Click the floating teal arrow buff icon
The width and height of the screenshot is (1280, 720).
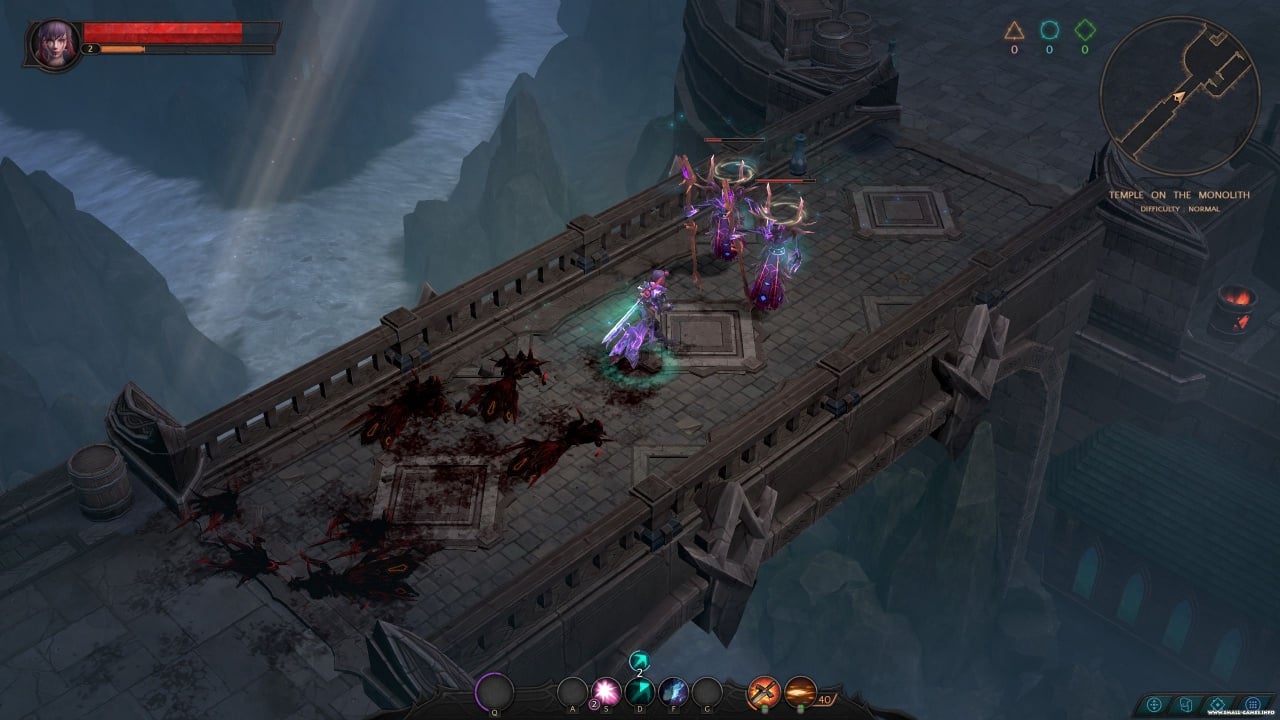click(x=639, y=660)
